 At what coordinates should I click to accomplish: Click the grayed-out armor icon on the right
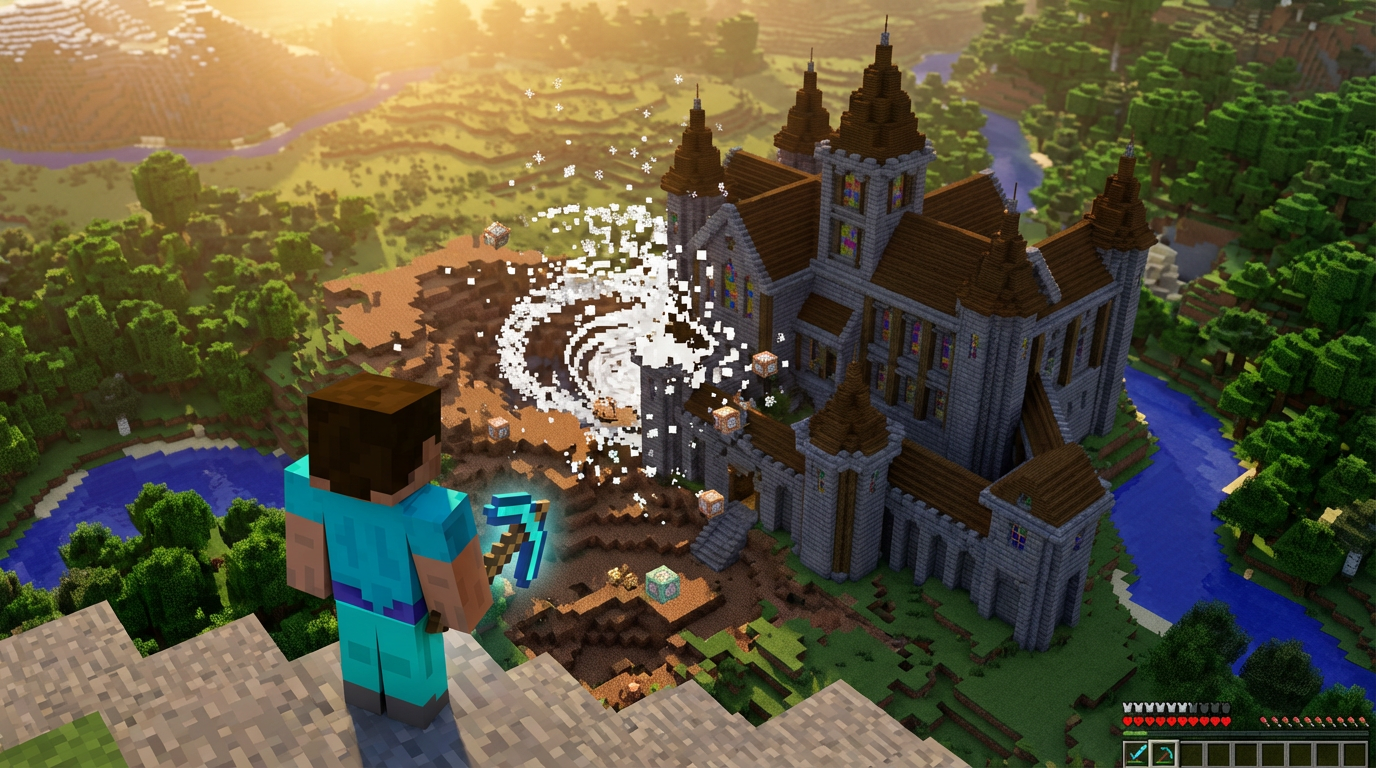coord(1225,708)
